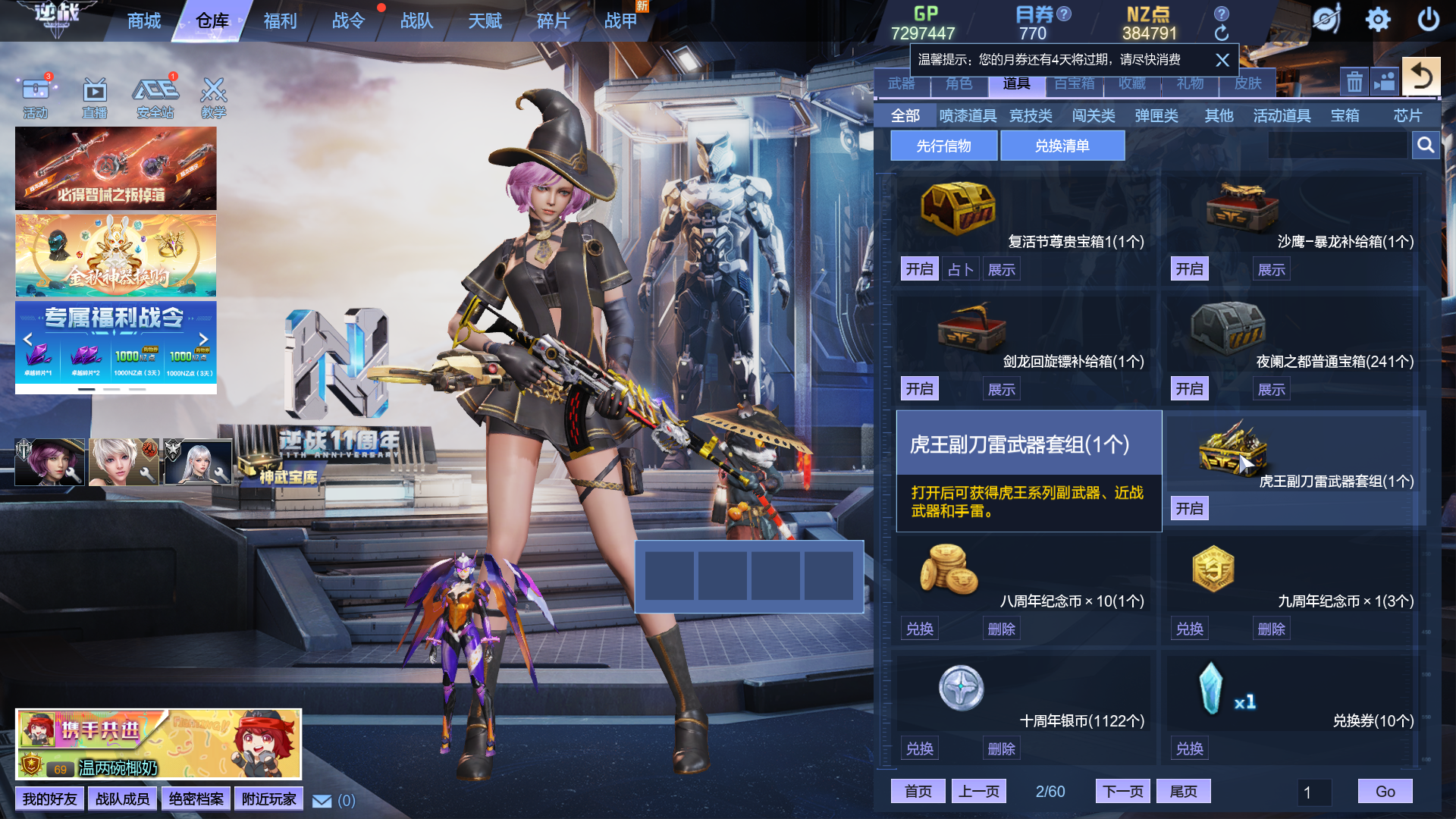Click the 先行信物 button

[943, 146]
